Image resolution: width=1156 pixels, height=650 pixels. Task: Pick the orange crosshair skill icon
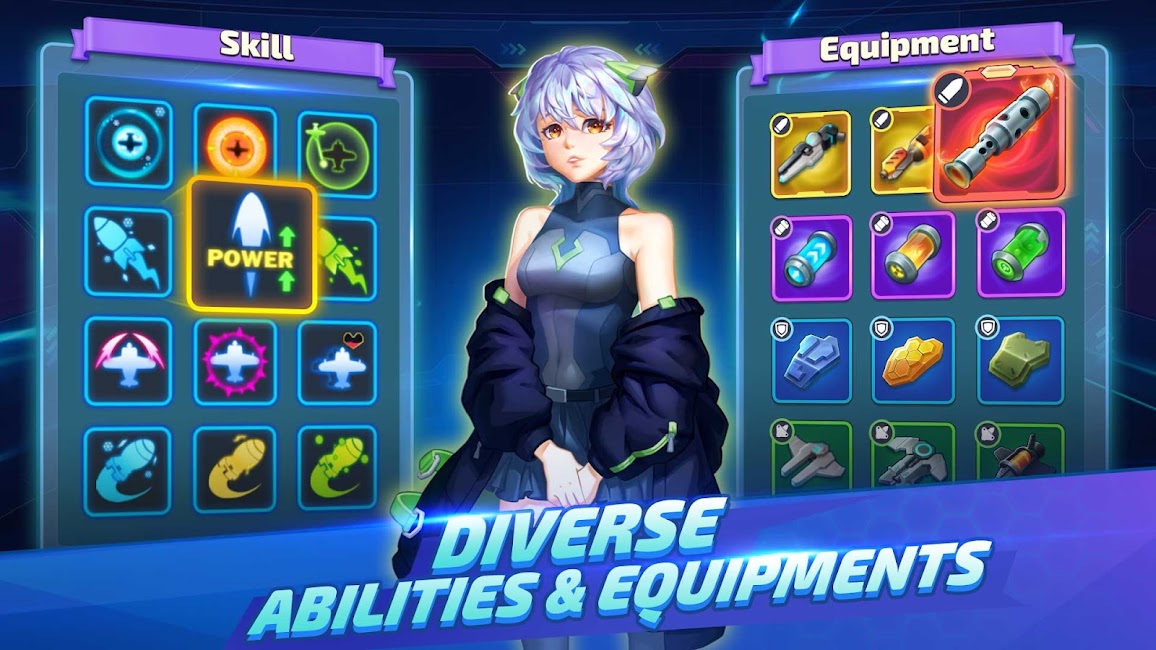[x=235, y=146]
